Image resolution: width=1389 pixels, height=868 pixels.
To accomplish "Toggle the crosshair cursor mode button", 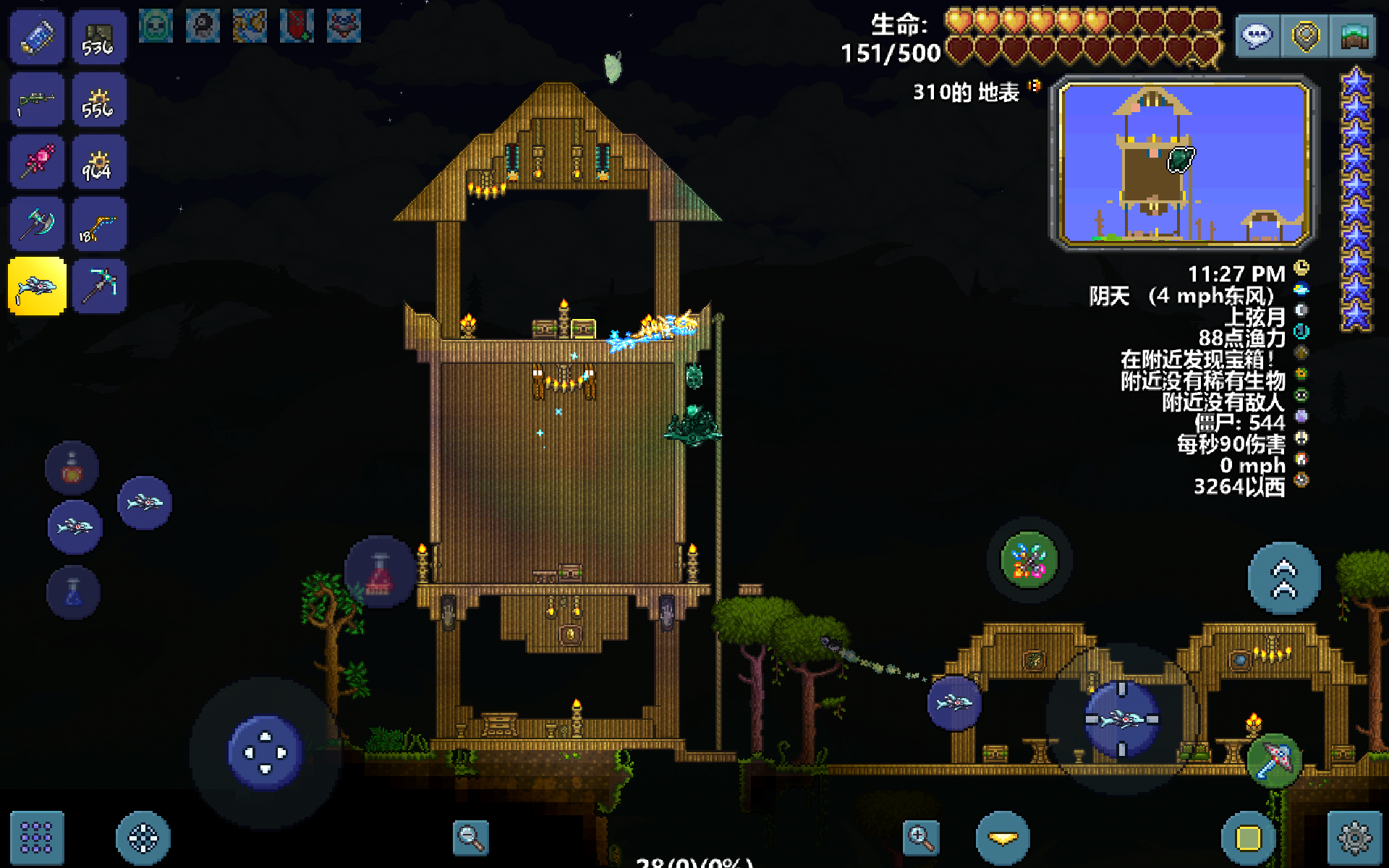I will 143,838.
